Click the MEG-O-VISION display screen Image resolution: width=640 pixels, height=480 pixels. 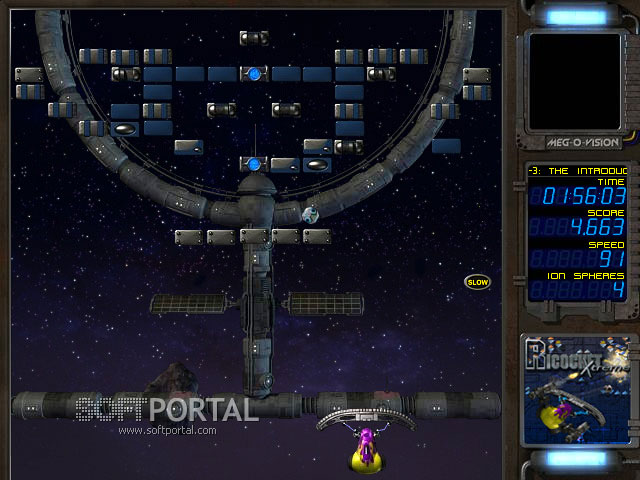(574, 80)
